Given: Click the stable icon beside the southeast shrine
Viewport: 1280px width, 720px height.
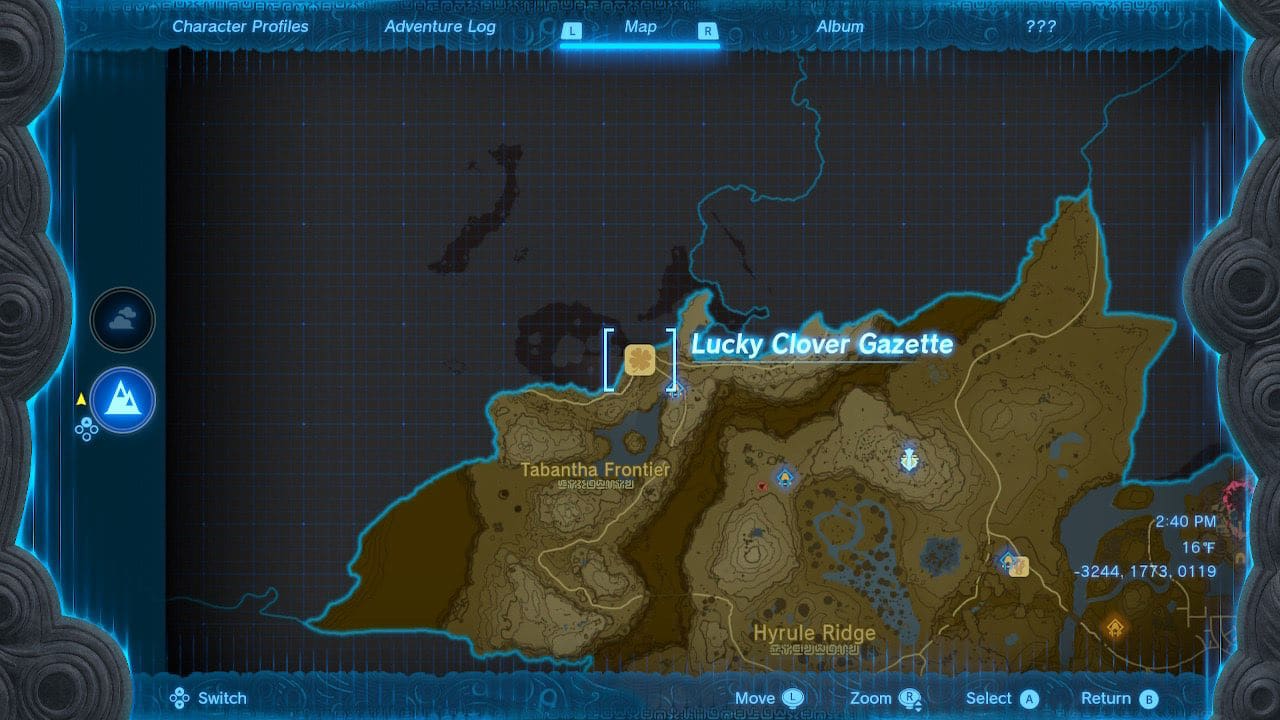Looking at the screenshot, I should pyautogui.click(x=1019, y=565).
